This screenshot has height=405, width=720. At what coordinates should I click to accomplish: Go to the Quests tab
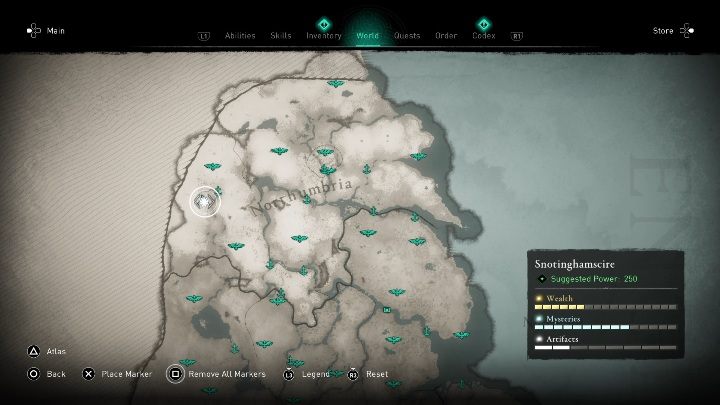407,35
